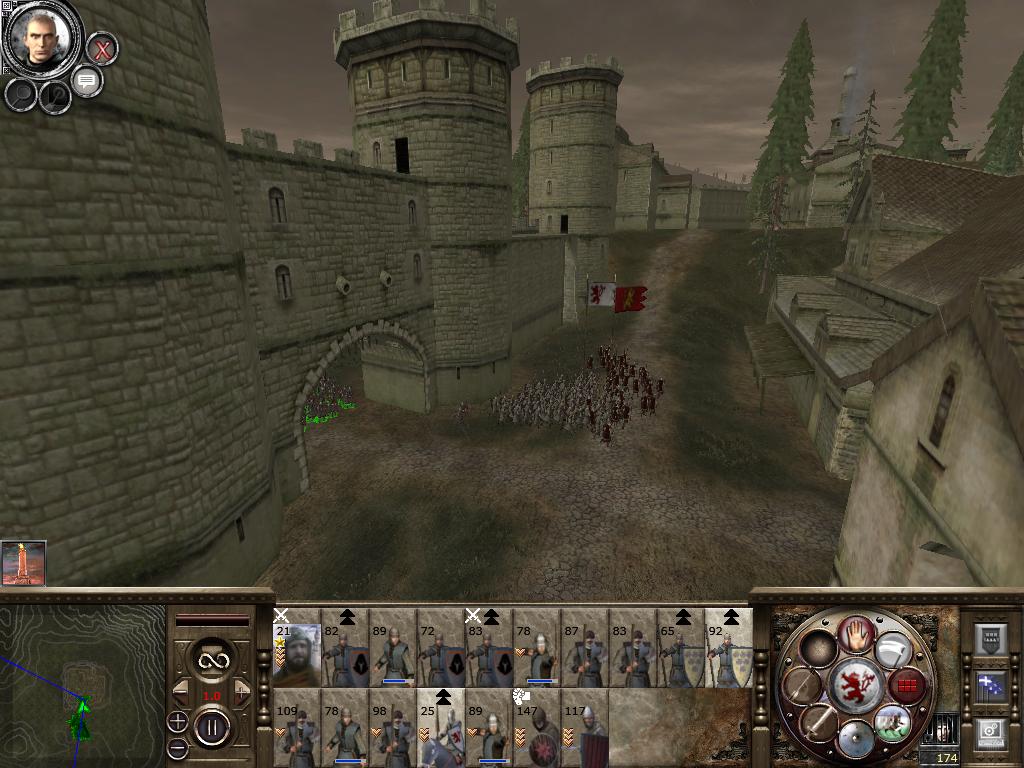Click the white flag withdraw button

tap(893, 652)
